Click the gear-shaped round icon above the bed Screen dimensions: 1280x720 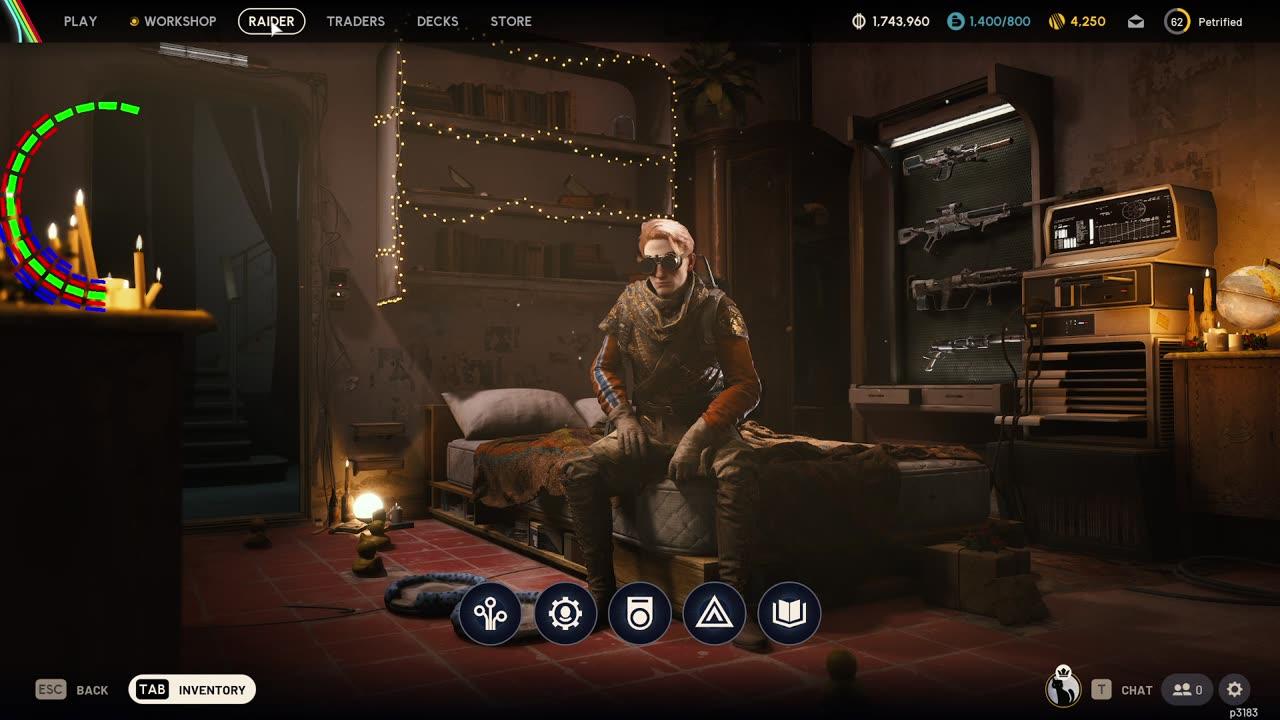point(565,613)
